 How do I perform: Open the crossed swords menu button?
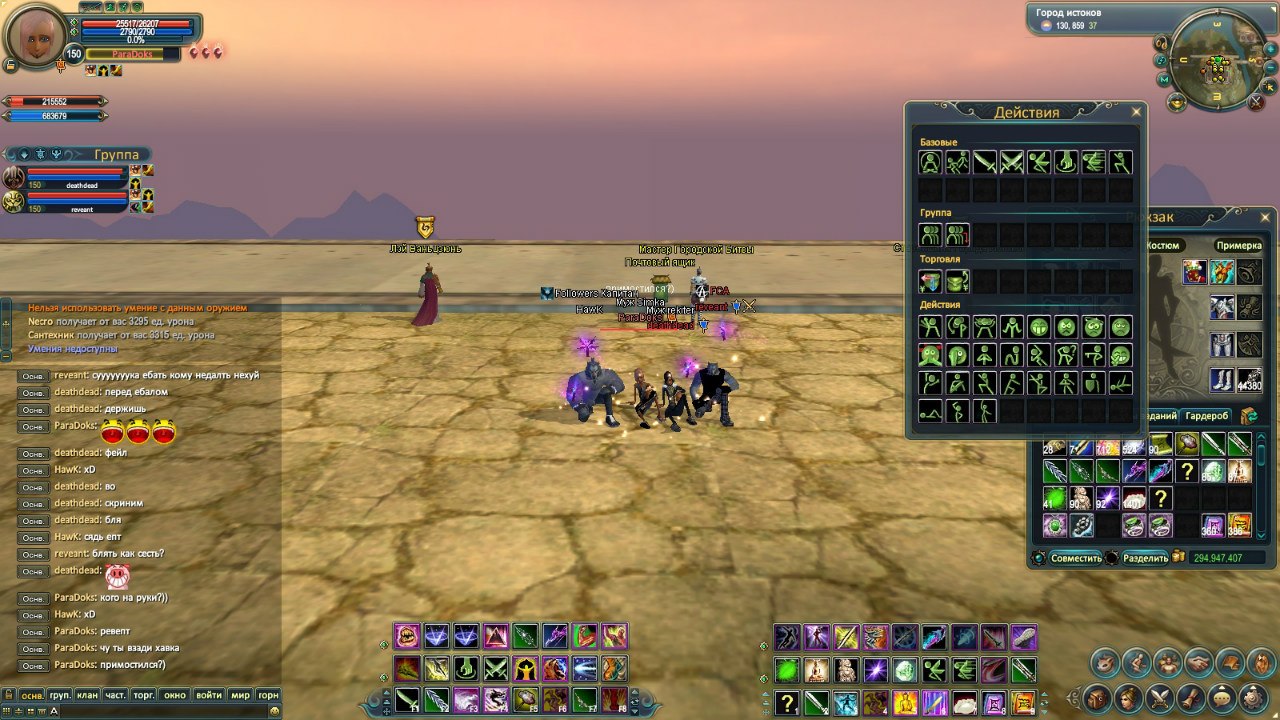1160,697
